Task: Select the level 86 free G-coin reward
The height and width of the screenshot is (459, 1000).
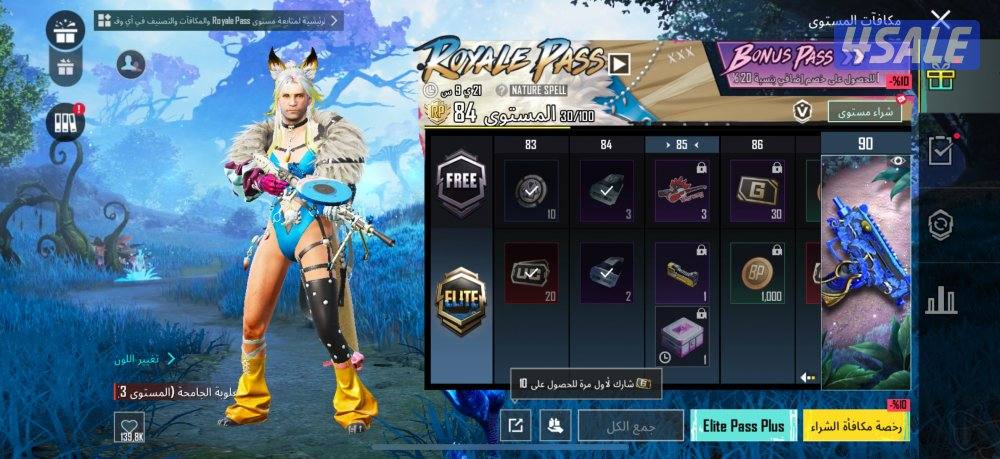Action: click(757, 190)
